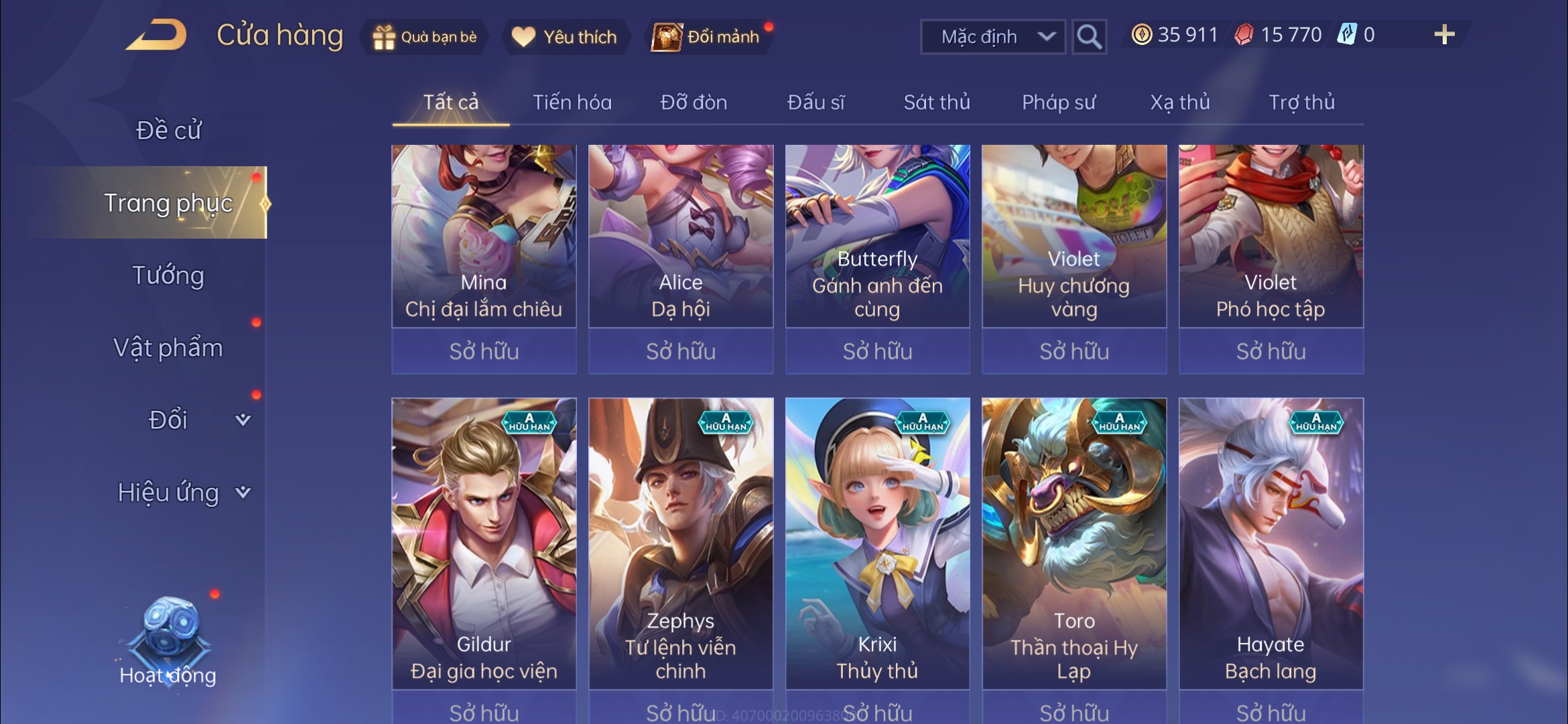Open the Tướng shop section
1568x724 pixels.
[x=168, y=276]
